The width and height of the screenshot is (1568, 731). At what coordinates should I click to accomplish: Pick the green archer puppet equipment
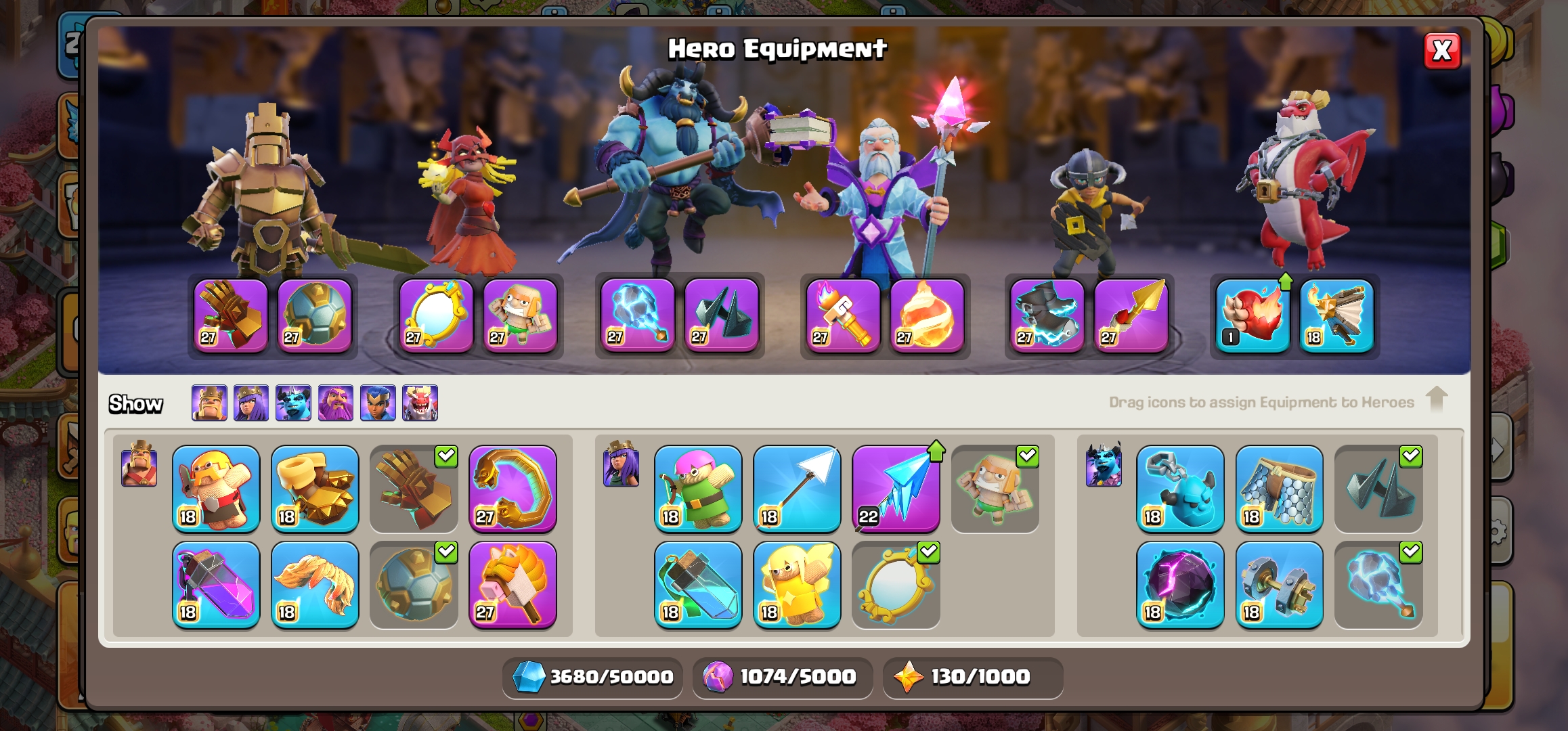698,489
